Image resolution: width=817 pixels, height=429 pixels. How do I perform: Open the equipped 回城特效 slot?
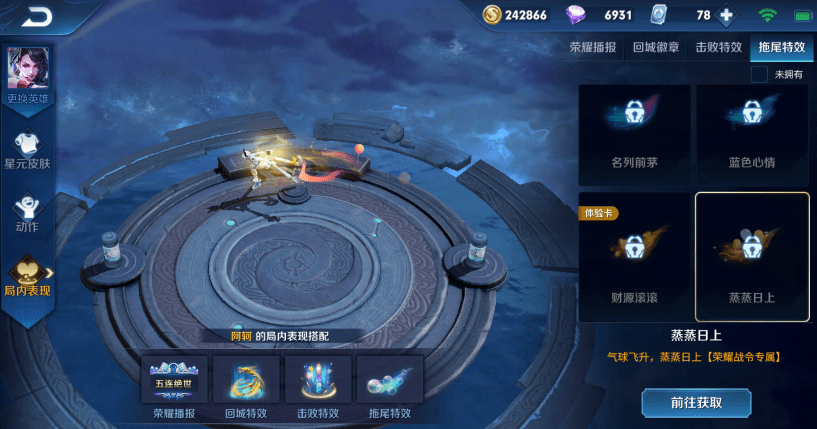tap(247, 386)
